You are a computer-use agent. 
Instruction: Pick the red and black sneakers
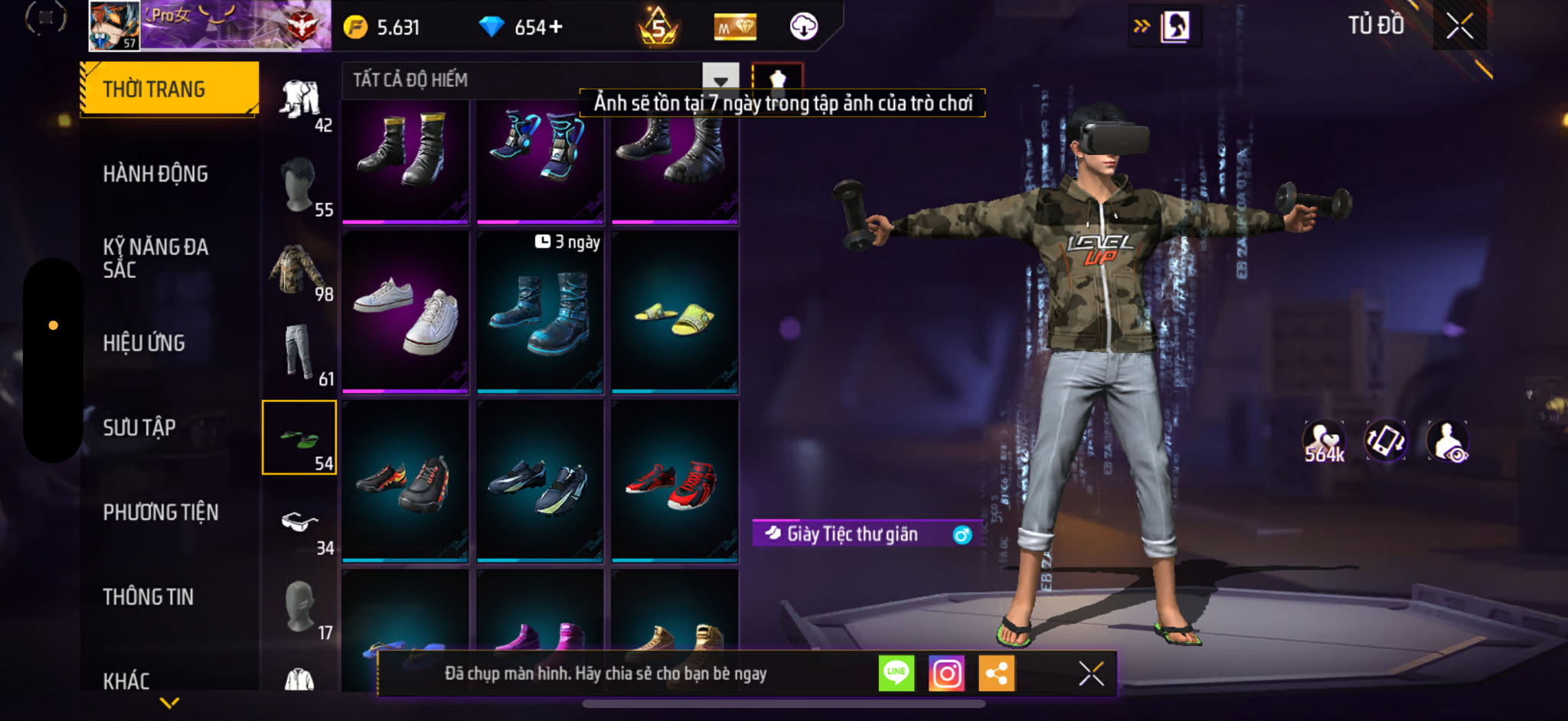[675, 482]
